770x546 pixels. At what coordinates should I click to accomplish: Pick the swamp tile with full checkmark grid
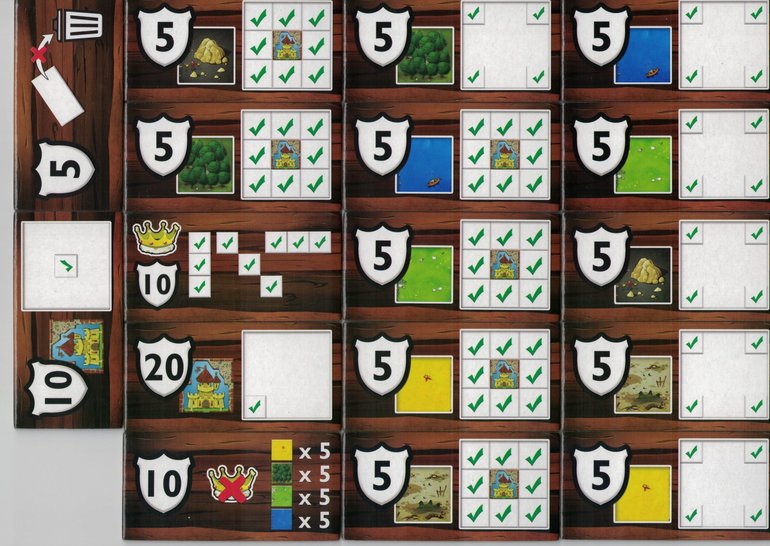click(452, 484)
